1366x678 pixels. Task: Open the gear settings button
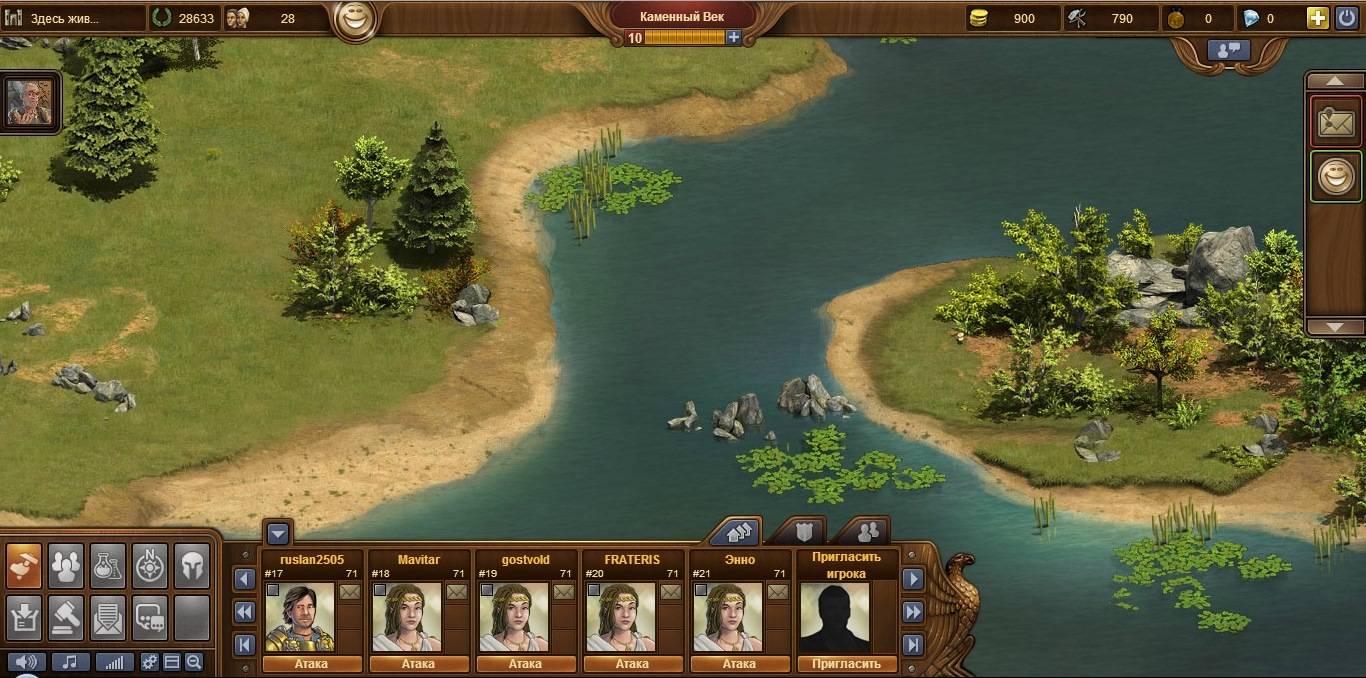pos(150,662)
